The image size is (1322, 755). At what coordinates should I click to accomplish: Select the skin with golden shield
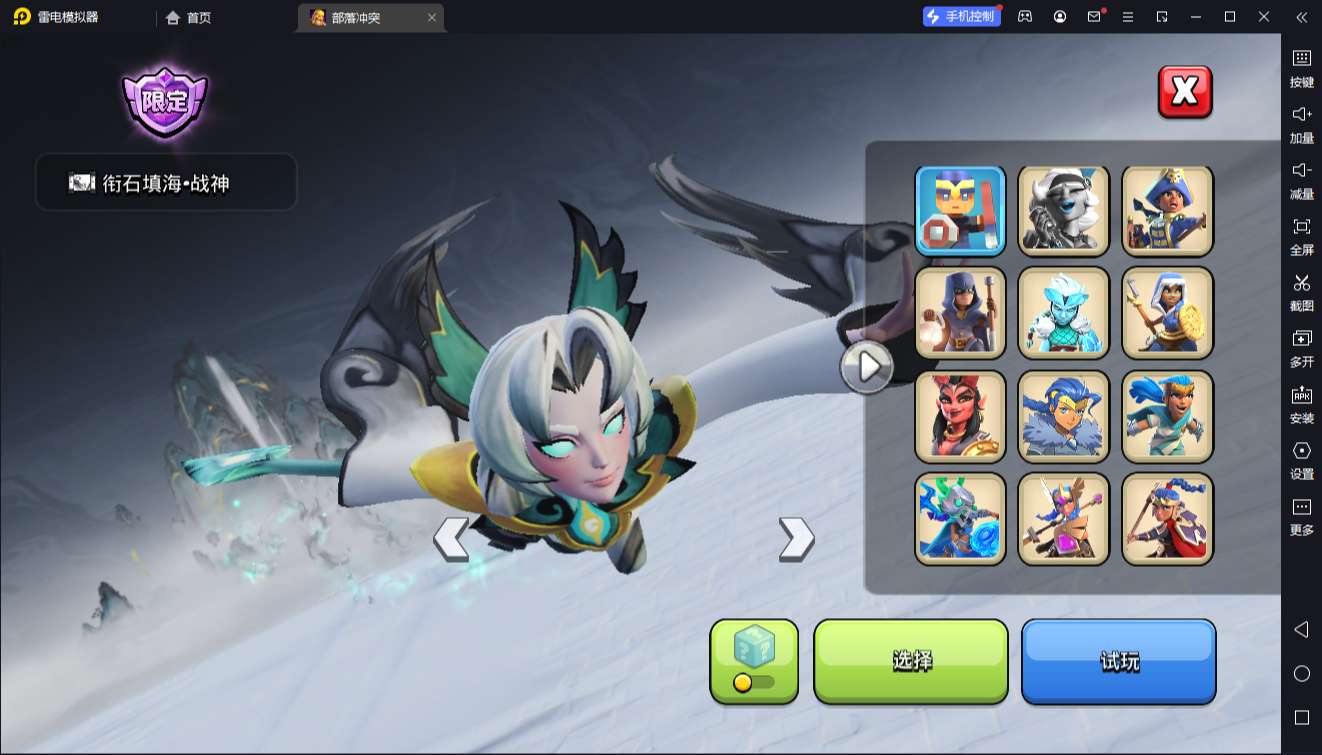(1167, 313)
